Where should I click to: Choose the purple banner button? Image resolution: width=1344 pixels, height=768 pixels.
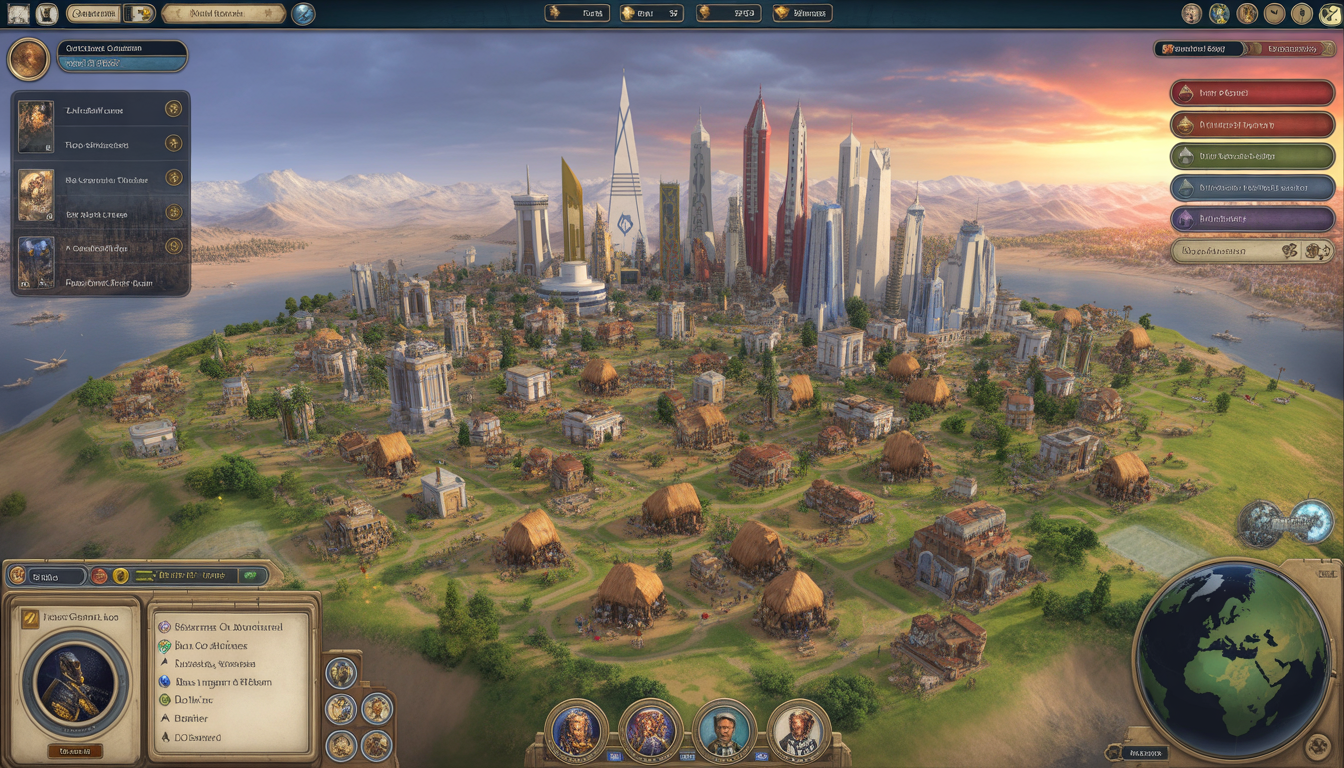click(1252, 218)
